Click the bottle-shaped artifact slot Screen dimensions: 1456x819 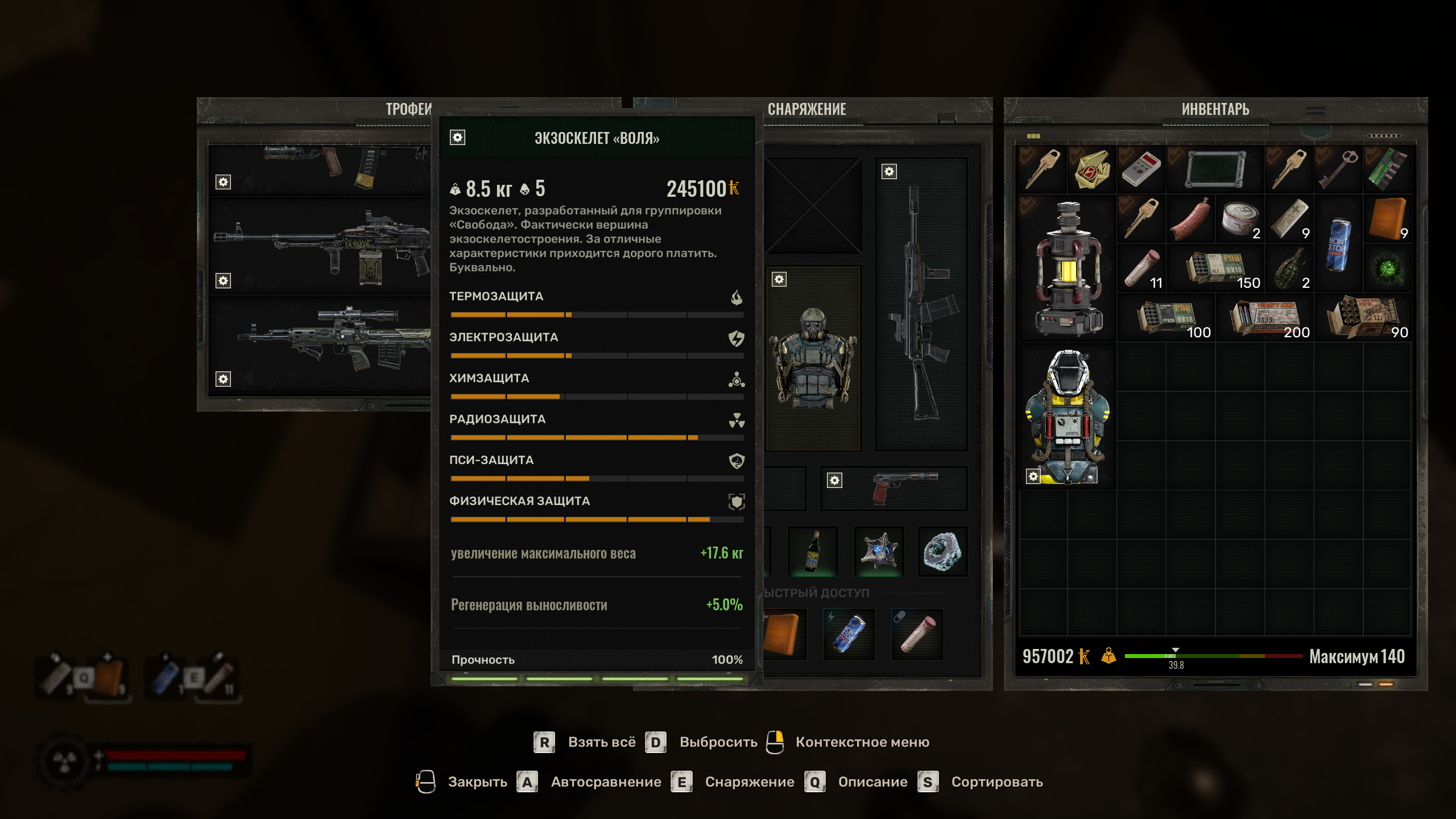(813, 551)
